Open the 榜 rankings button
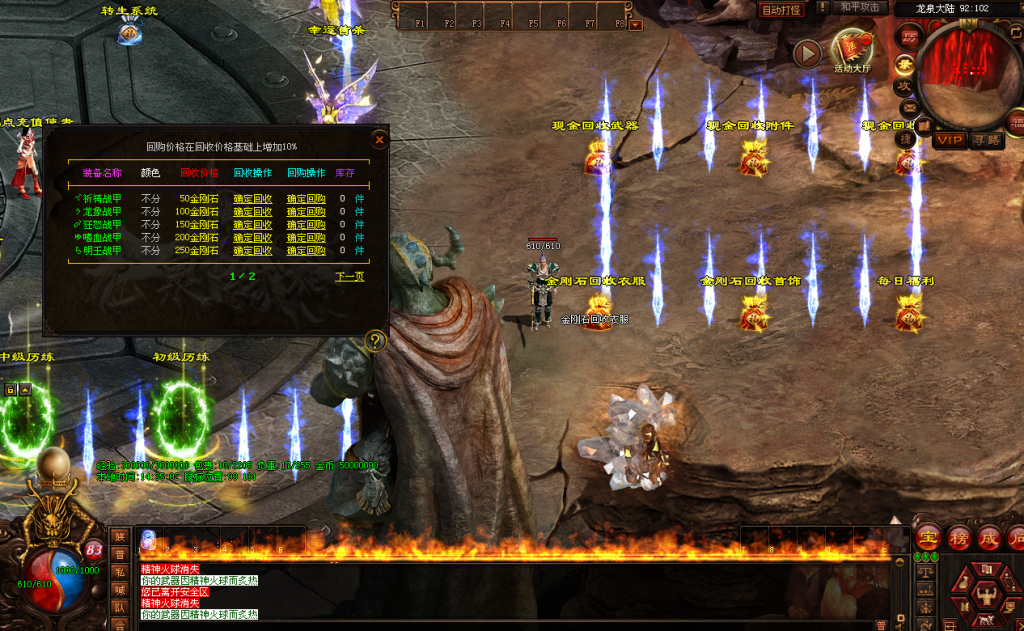 (959, 538)
